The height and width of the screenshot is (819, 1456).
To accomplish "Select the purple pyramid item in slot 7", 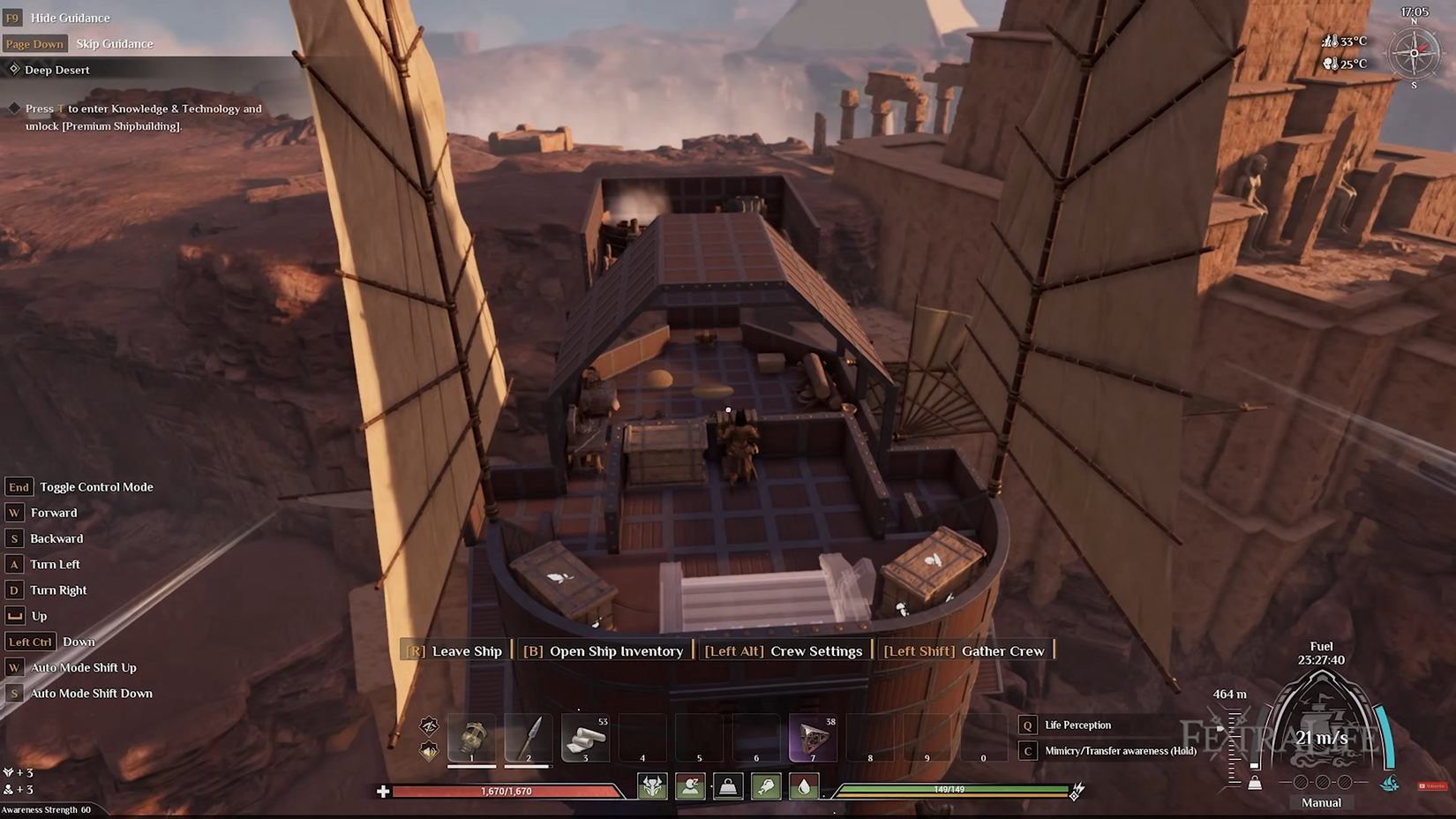I will [x=813, y=738].
